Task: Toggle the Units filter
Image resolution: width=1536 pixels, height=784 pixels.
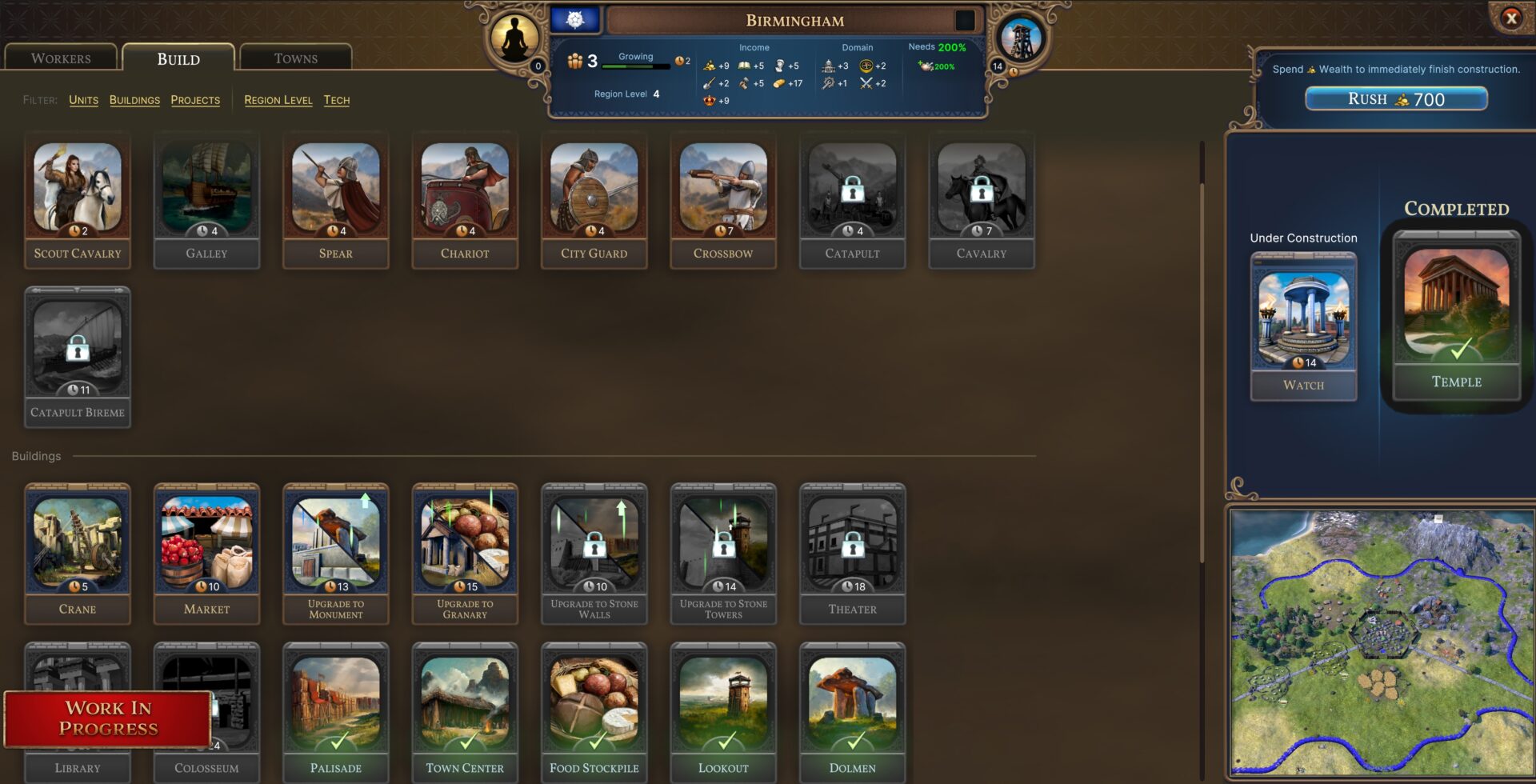Action: (x=83, y=100)
